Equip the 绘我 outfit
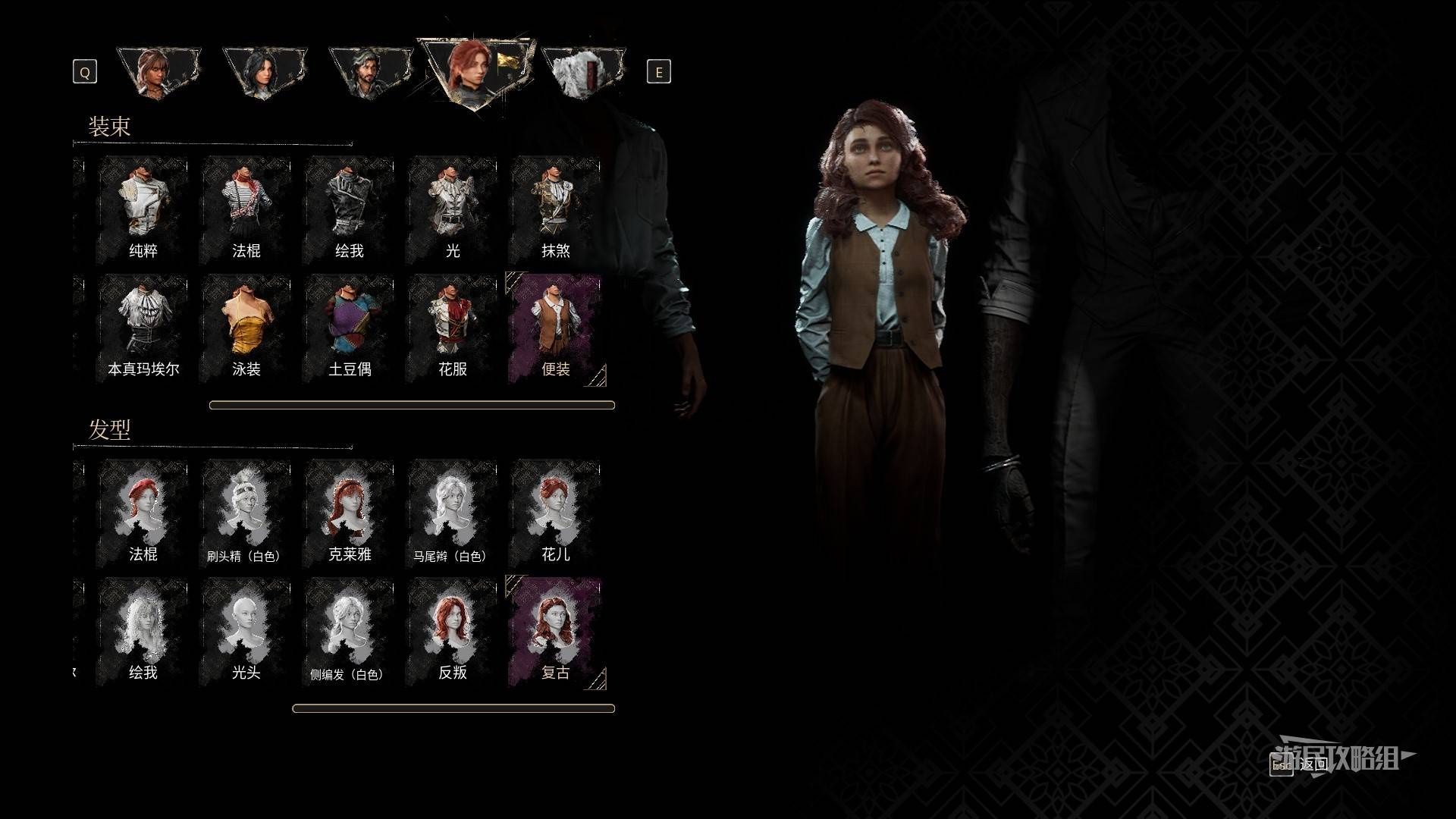Viewport: 1456px width, 819px height. [349, 210]
